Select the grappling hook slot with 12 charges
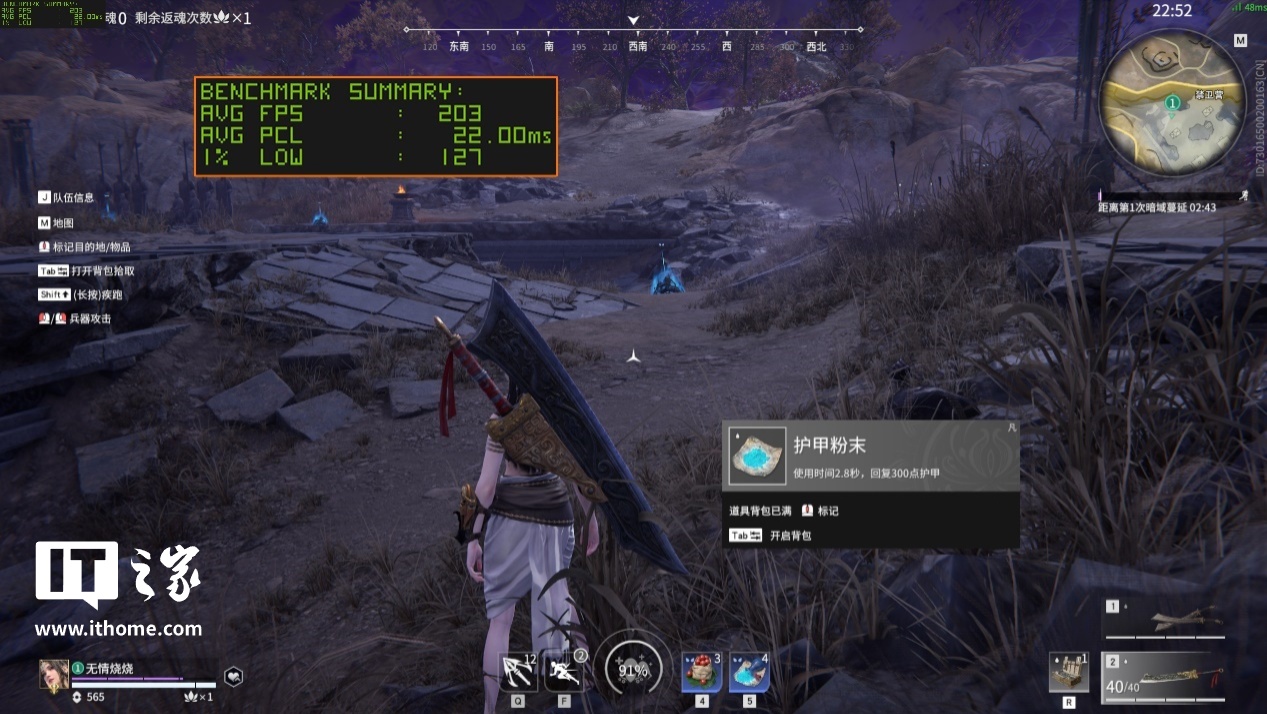1267x714 pixels. click(x=518, y=671)
